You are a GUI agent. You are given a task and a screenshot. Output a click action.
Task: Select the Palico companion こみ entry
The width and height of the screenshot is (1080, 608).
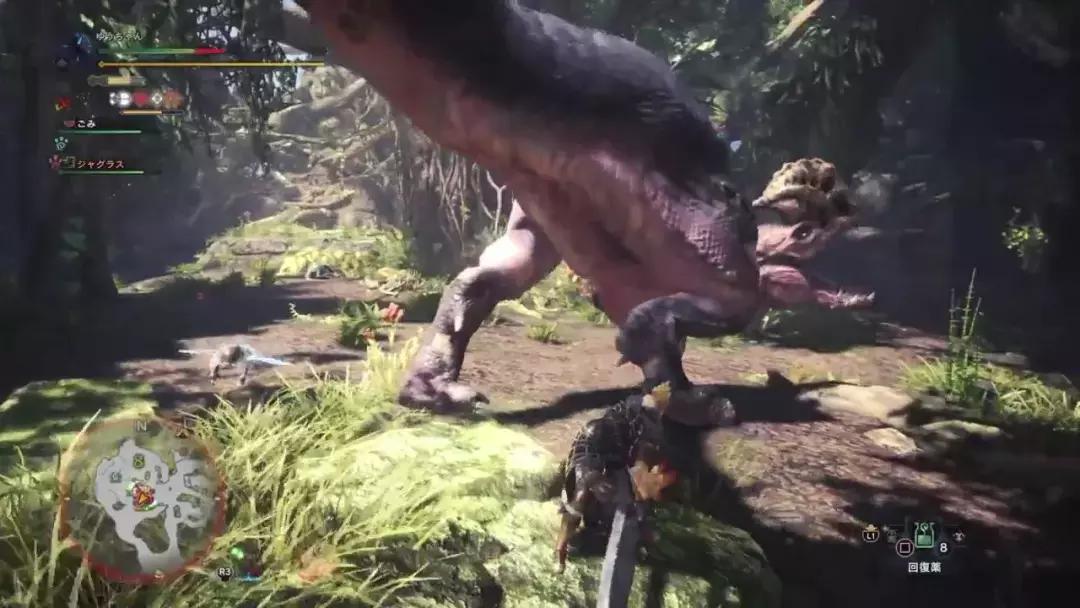84,123
